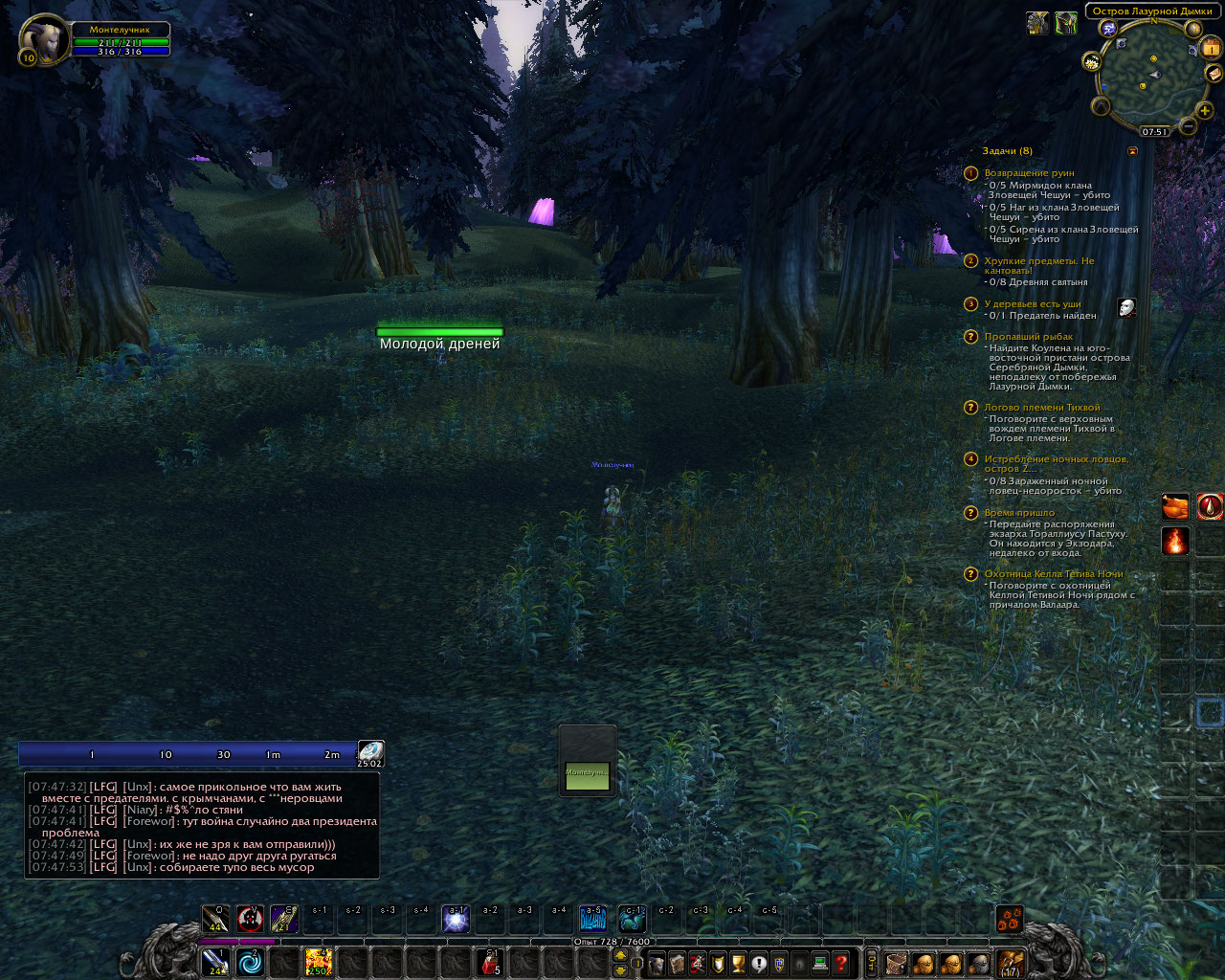1225x980 pixels.
Task: Click the yellow up arrow to switch action bar page
Action: 620,955
